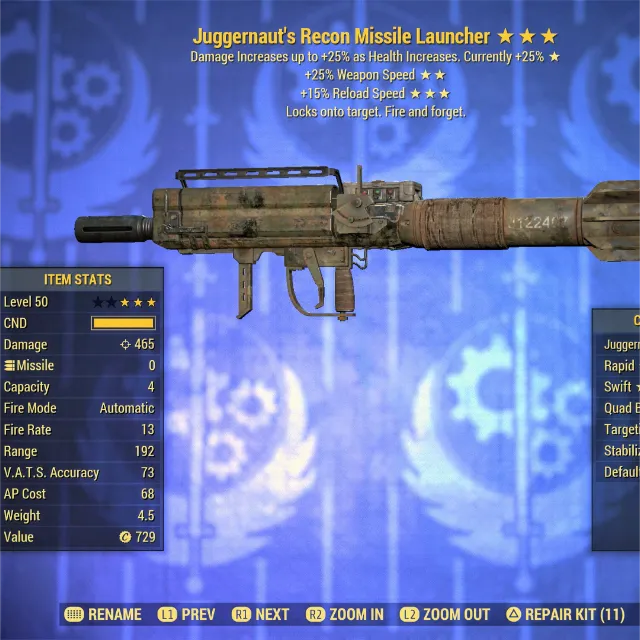This screenshot has height=640, width=640.
Task: Select Zoom In on the weapon
Action: [x=346, y=614]
